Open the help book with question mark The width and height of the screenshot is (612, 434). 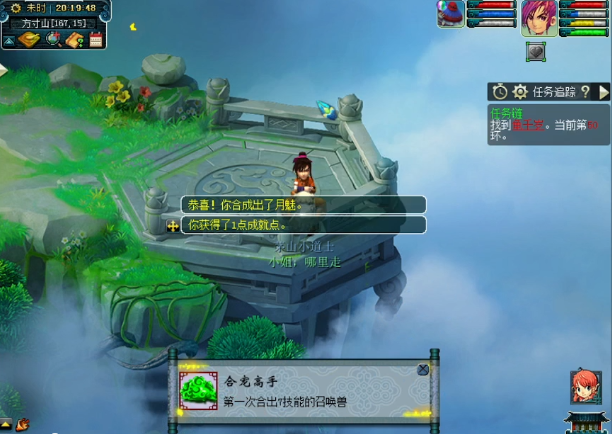coord(75,39)
